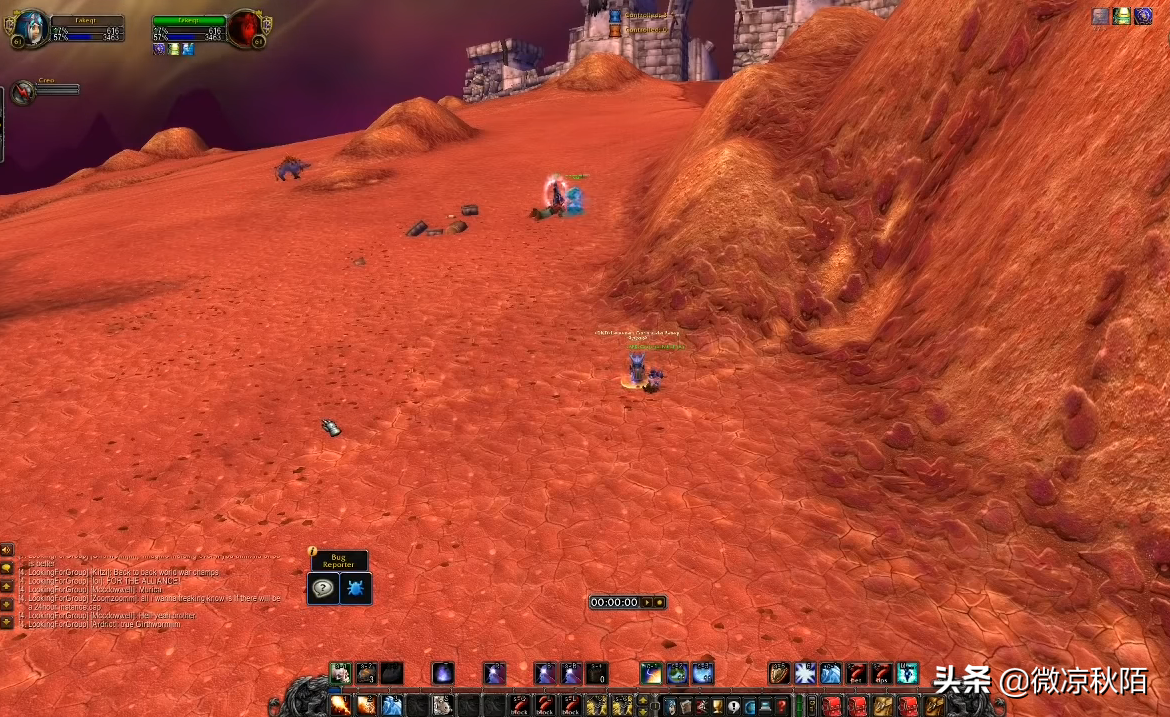Click the player portrait of the blue-haired character
The width and height of the screenshot is (1170, 717).
pyautogui.click(x=32, y=29)
